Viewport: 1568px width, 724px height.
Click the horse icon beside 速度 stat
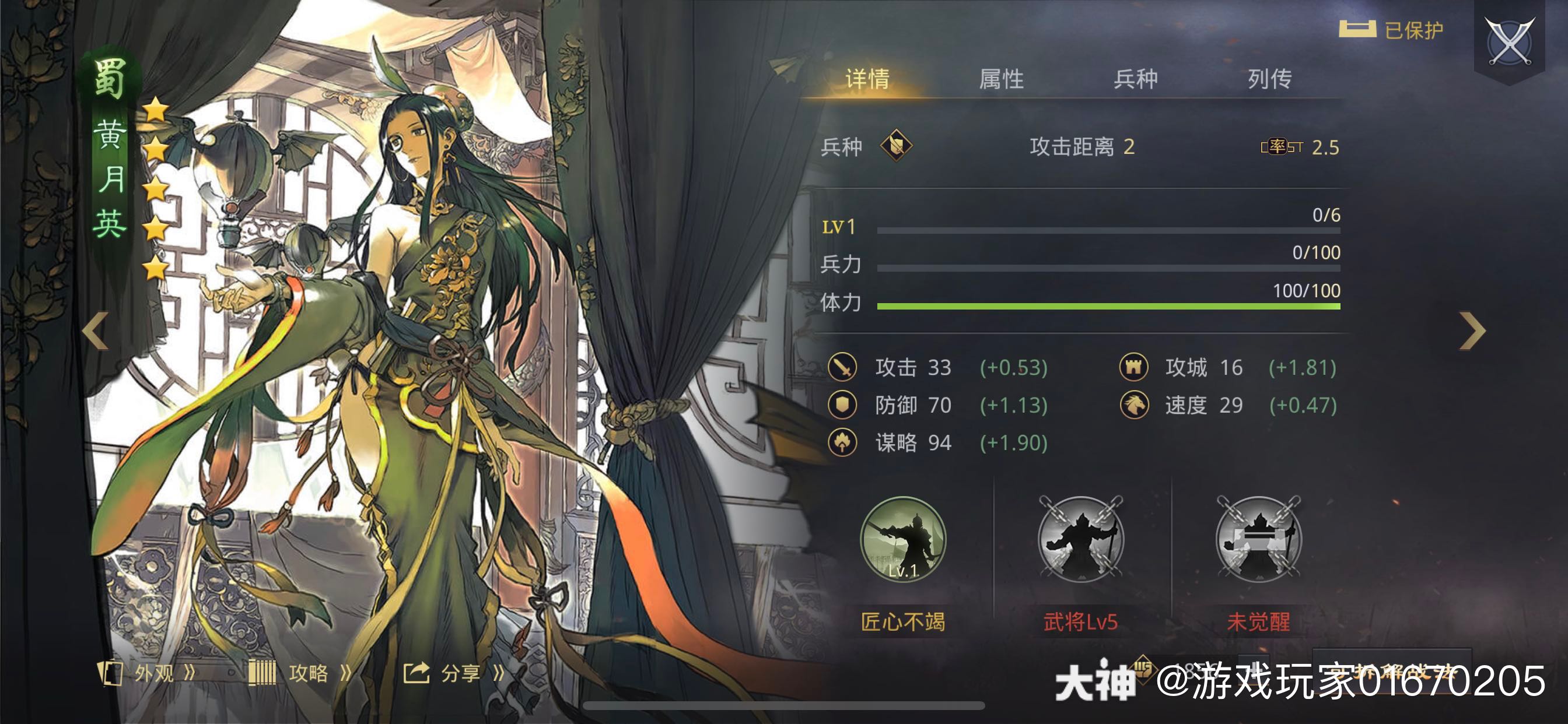pos(1136,405)
